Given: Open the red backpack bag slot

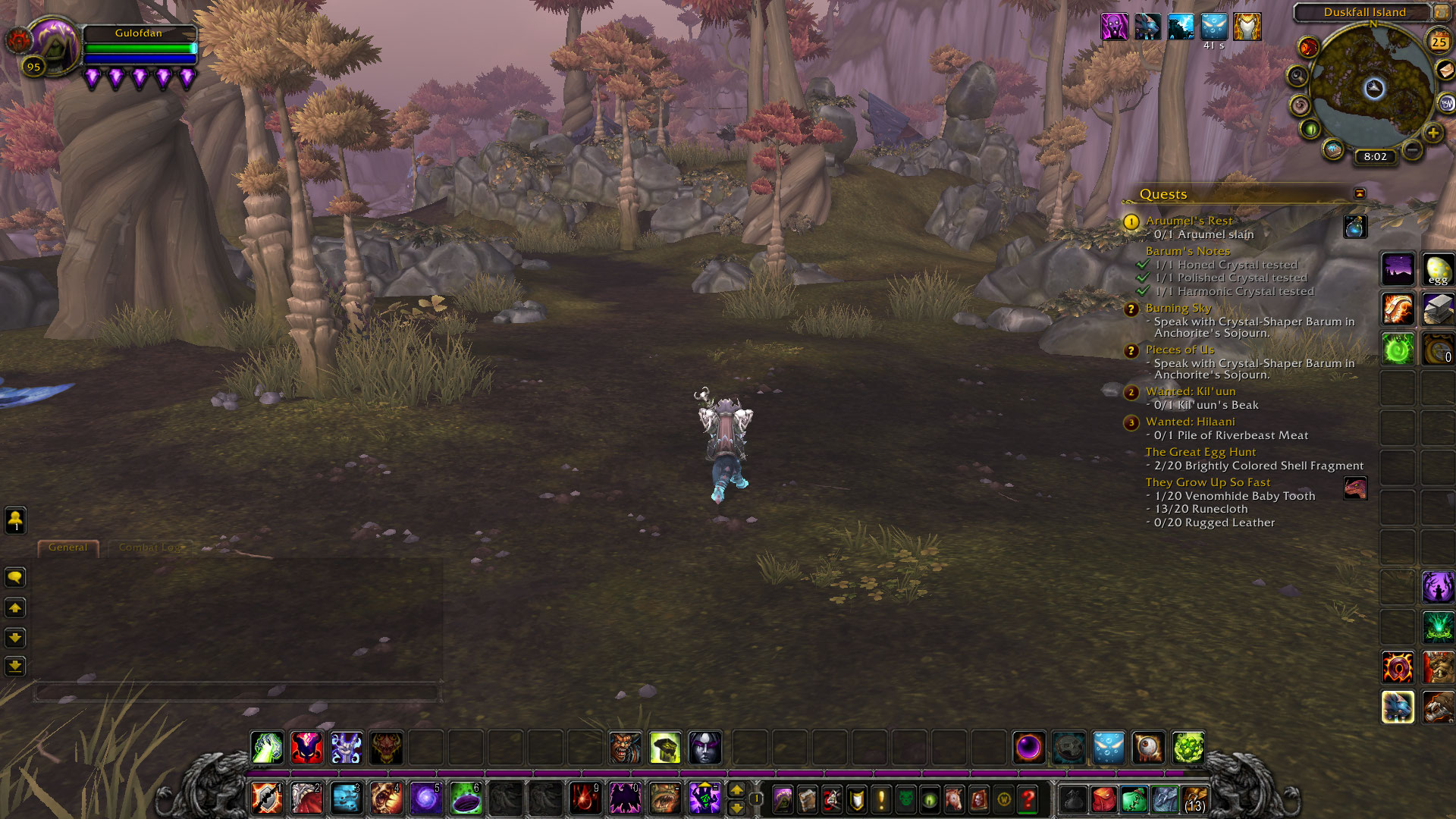Looking at the screenshot, I should (x=1104, y=799).
